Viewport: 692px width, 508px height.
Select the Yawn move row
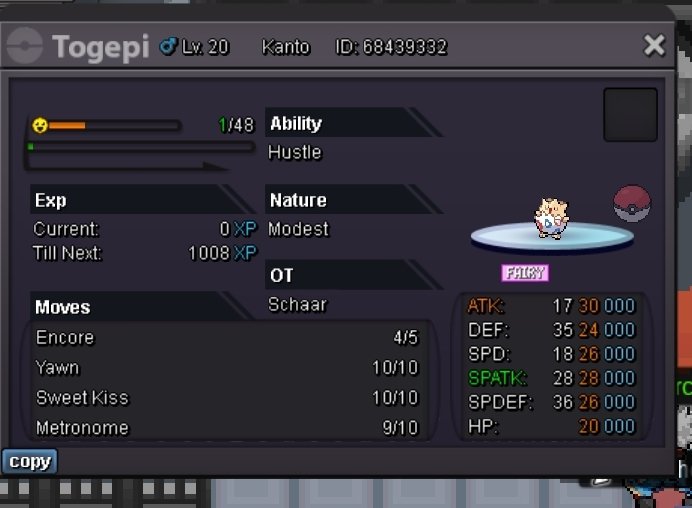(x=227, y=367)
